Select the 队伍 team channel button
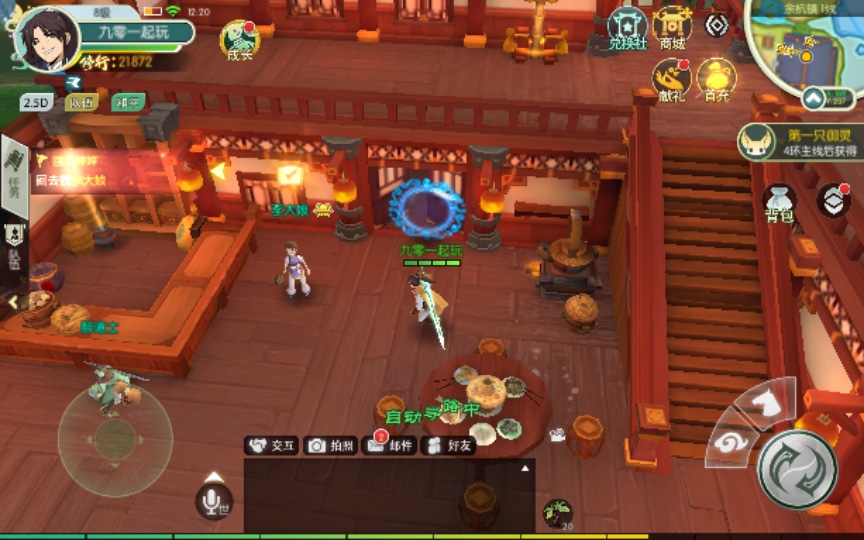The height and width of the screenshot is (540, 864). click(x=82, y=102)
